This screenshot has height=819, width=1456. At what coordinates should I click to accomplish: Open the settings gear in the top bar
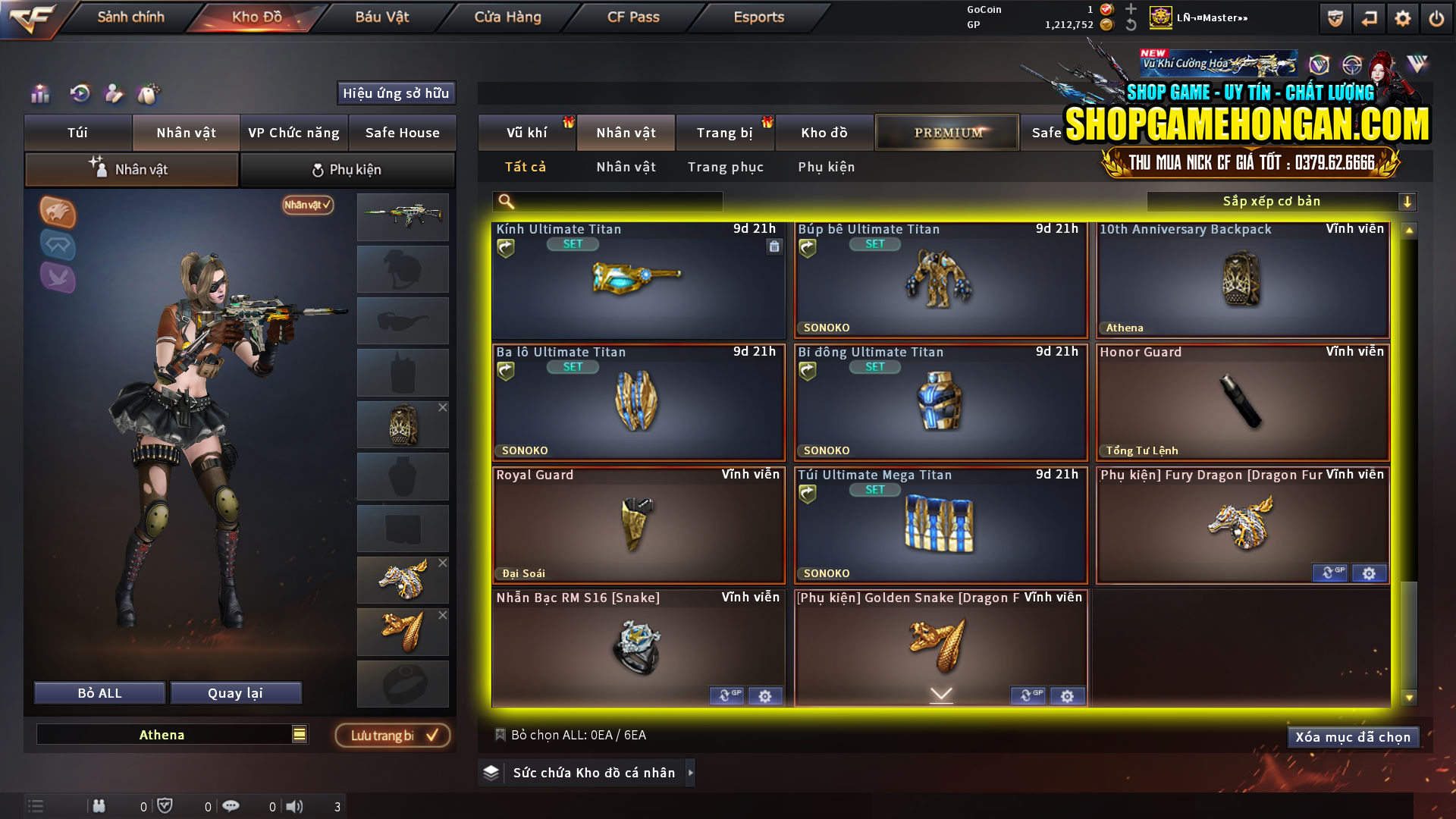(1402, 17)
